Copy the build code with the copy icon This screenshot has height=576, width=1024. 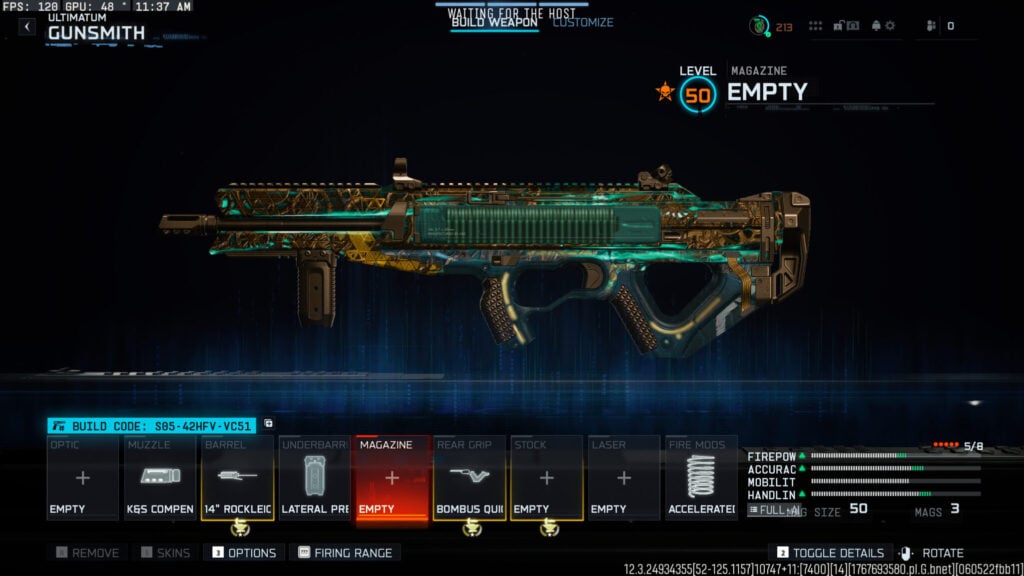268,424
